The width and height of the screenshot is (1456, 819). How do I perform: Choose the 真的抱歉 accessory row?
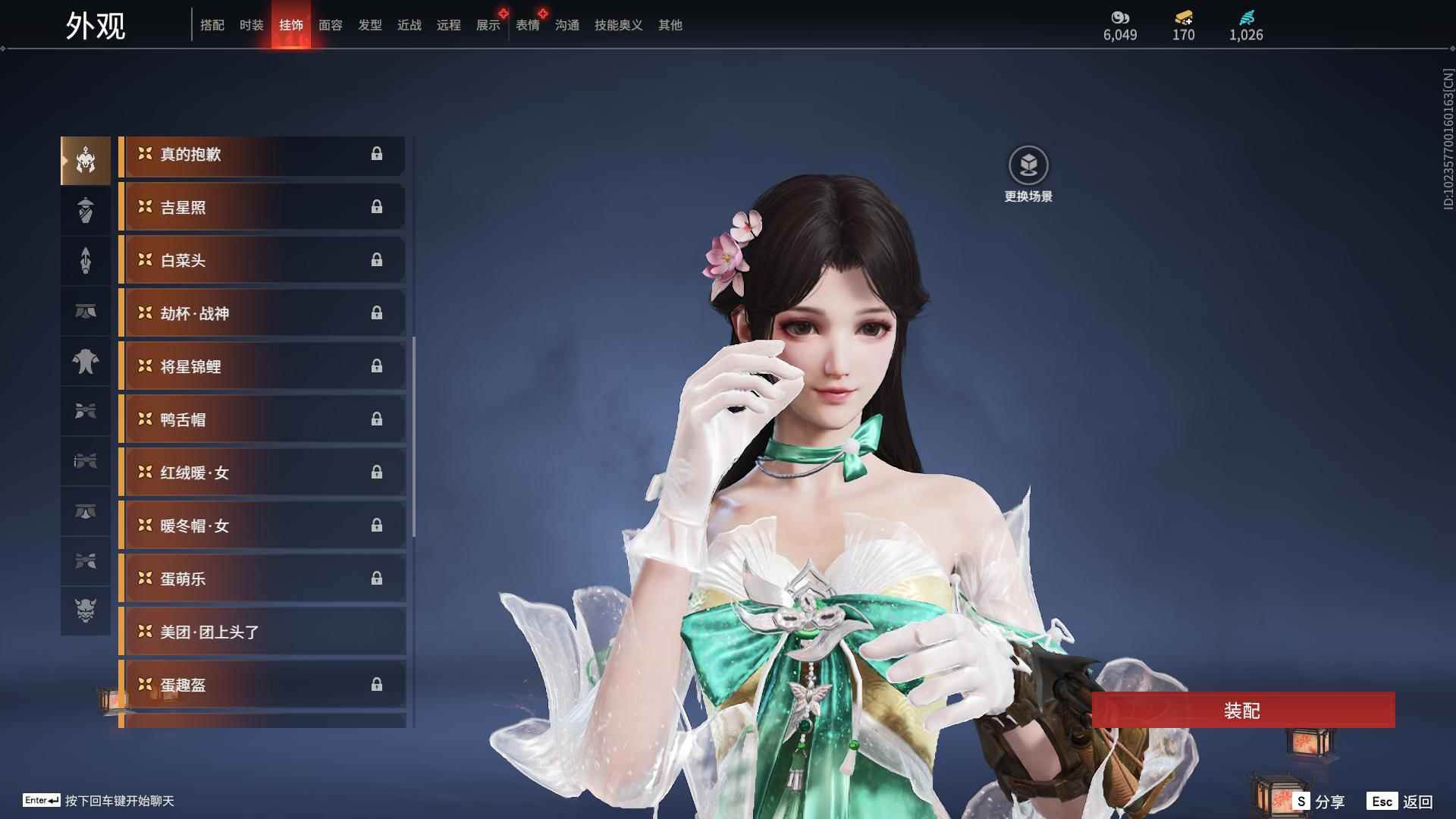click(x=262, y=155)
